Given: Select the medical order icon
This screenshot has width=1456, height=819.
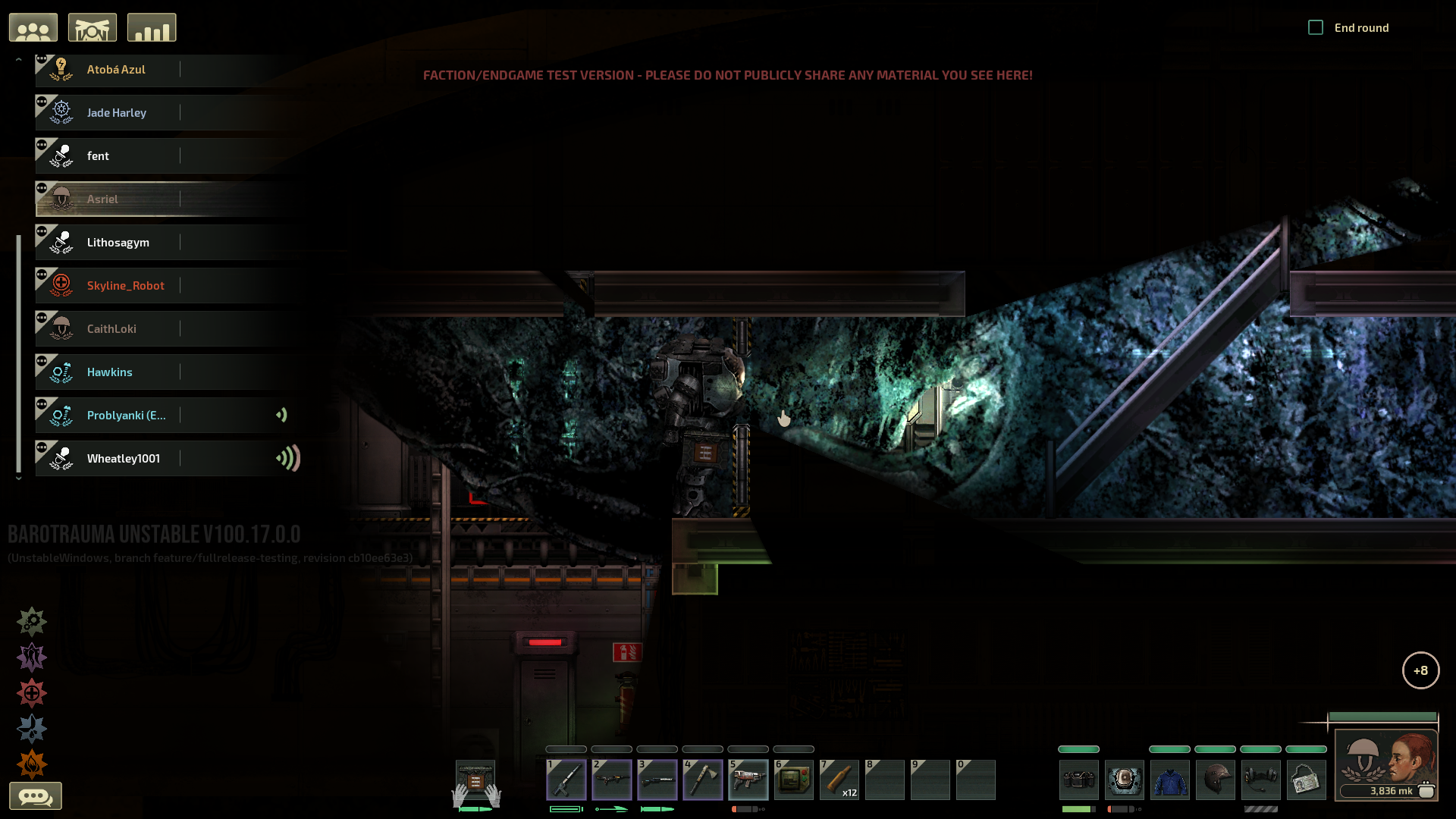Looking at the screenshot, I should point(31,692).
